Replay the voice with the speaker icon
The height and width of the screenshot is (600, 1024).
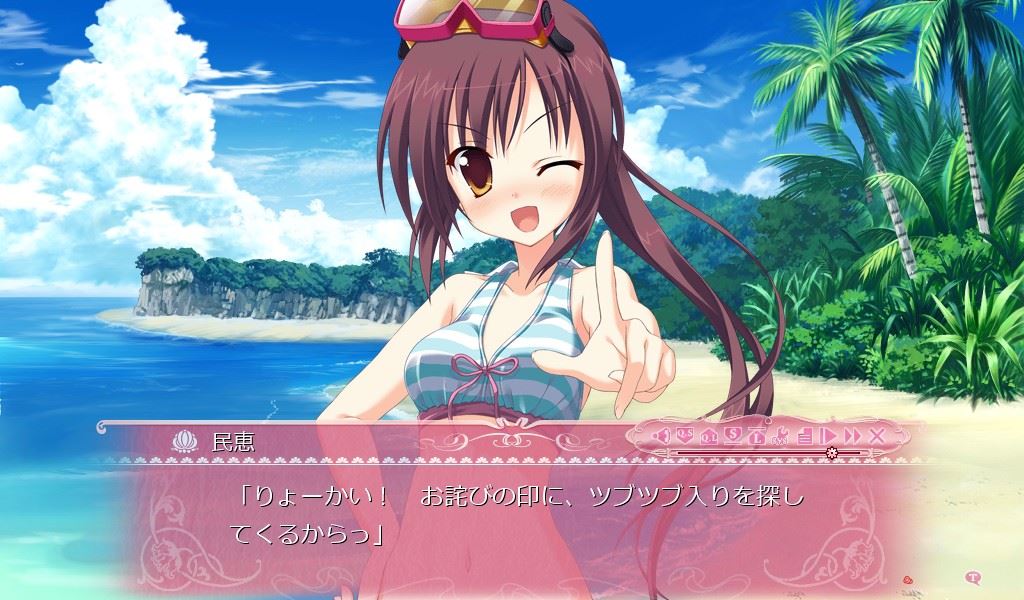[660, 435]
